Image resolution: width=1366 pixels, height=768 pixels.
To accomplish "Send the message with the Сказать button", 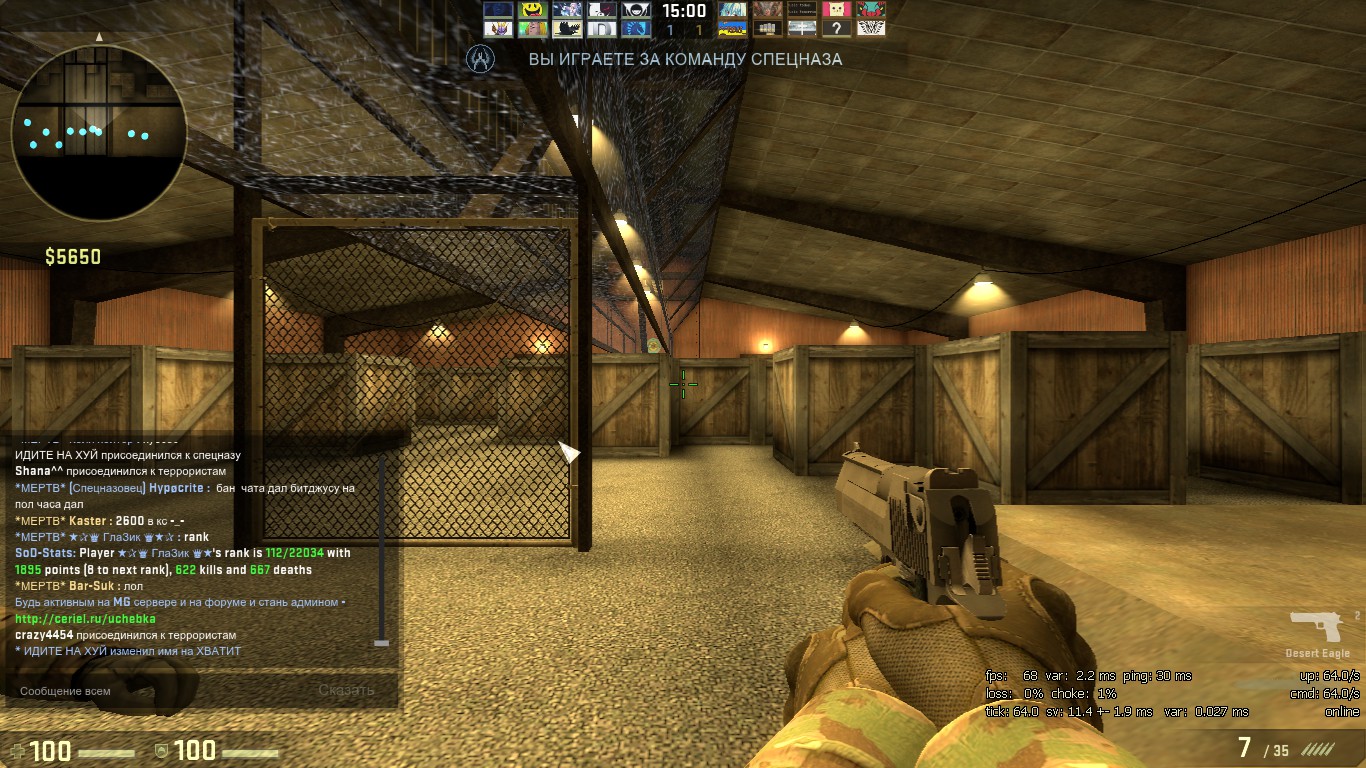I will 346,690.
